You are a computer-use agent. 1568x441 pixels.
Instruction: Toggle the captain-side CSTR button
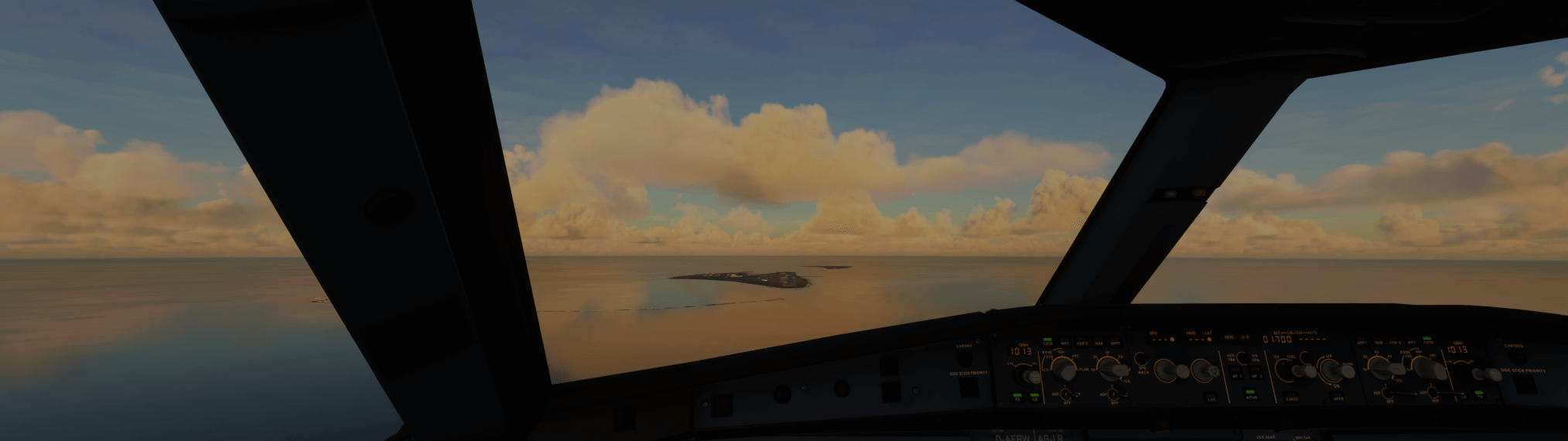click(x=1047, y=343)
